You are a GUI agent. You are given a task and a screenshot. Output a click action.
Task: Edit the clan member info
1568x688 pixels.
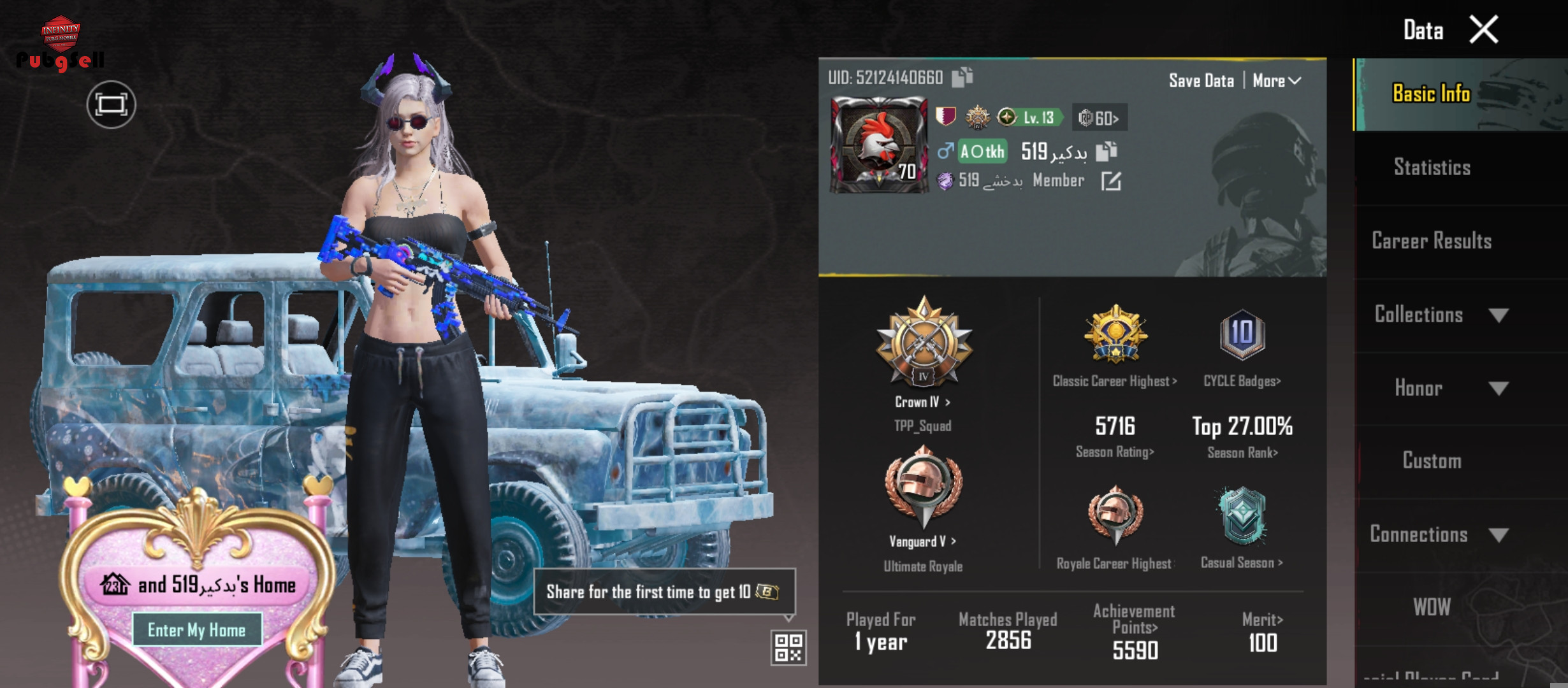1111,182
